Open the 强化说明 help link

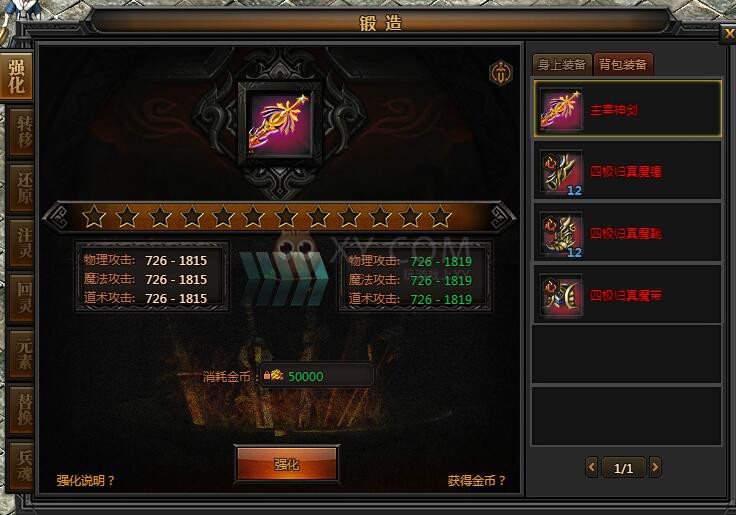86,481
